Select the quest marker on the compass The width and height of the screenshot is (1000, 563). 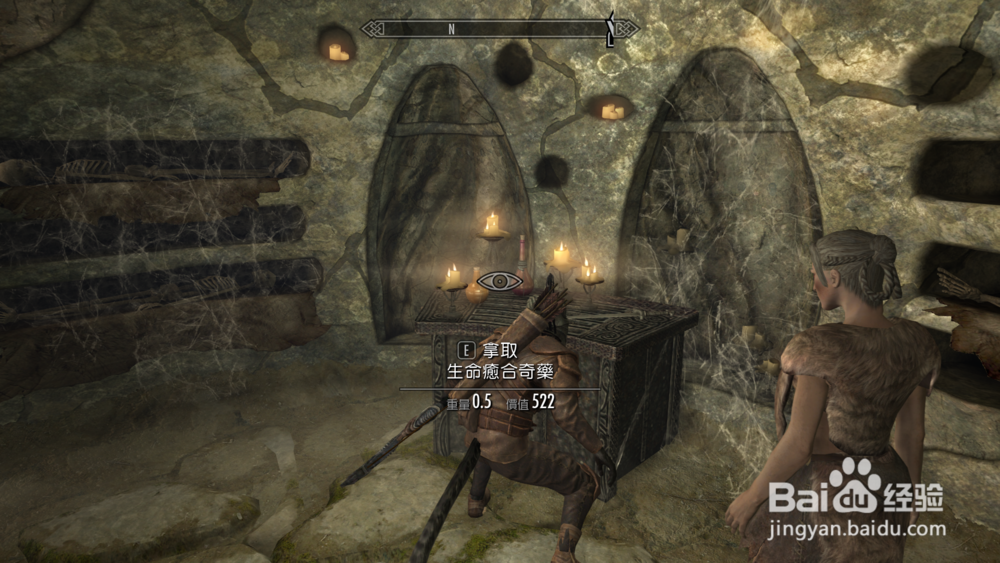610,30
